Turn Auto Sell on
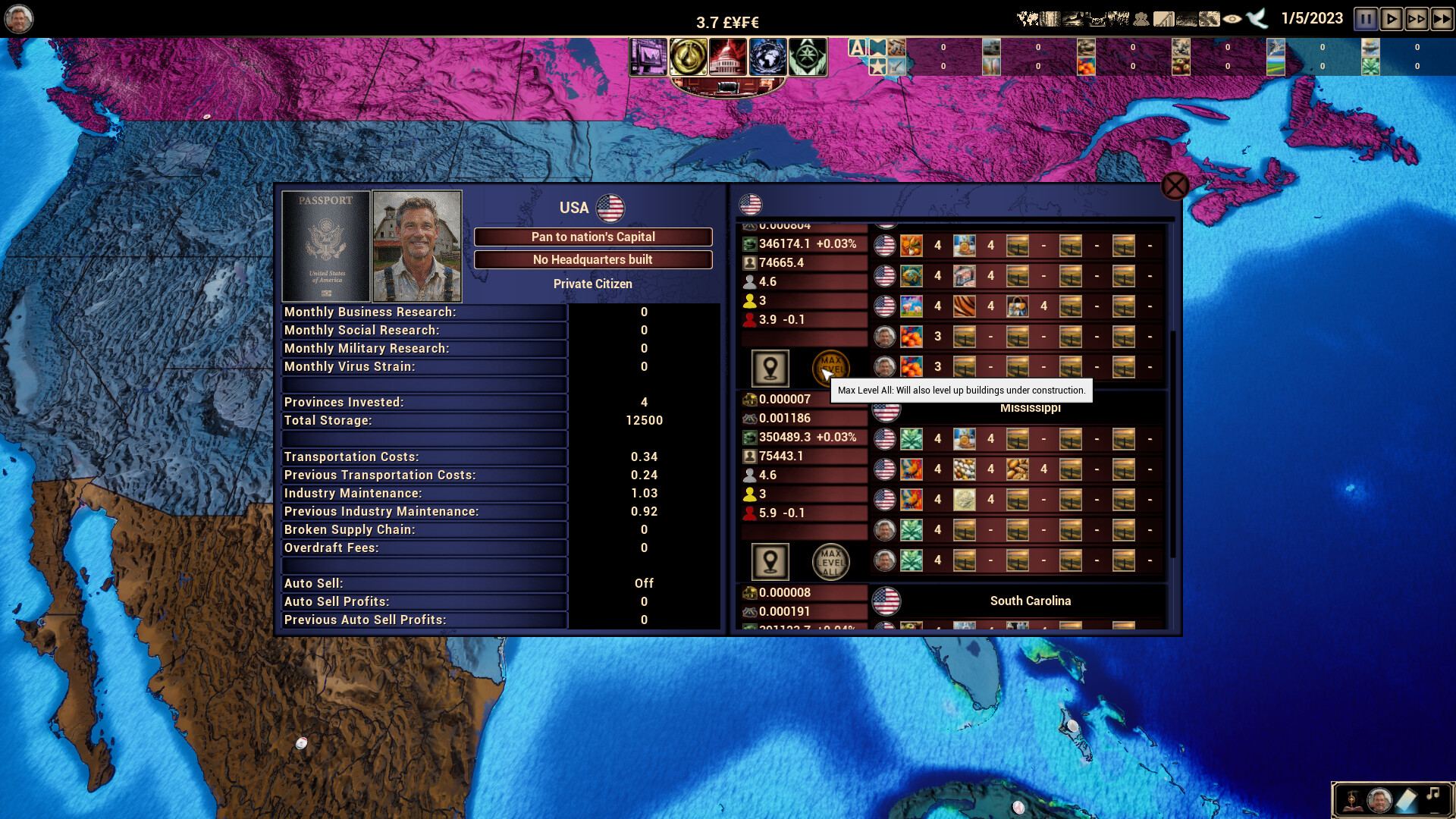 coord(642,583)
